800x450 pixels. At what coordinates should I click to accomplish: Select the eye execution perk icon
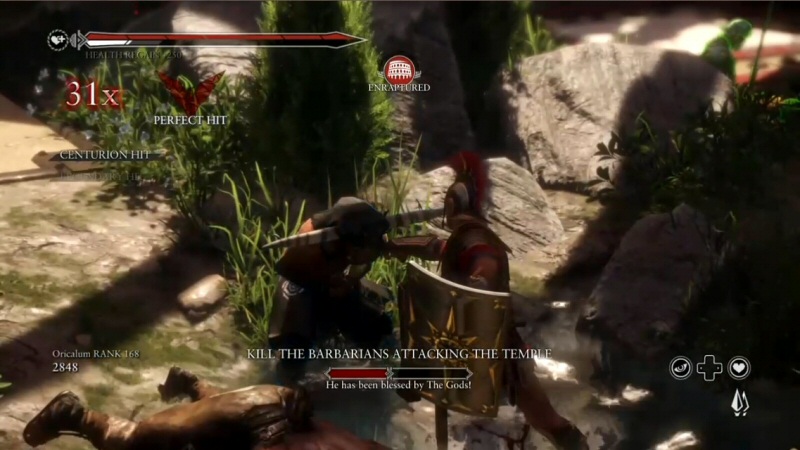[x=681, y=368]
